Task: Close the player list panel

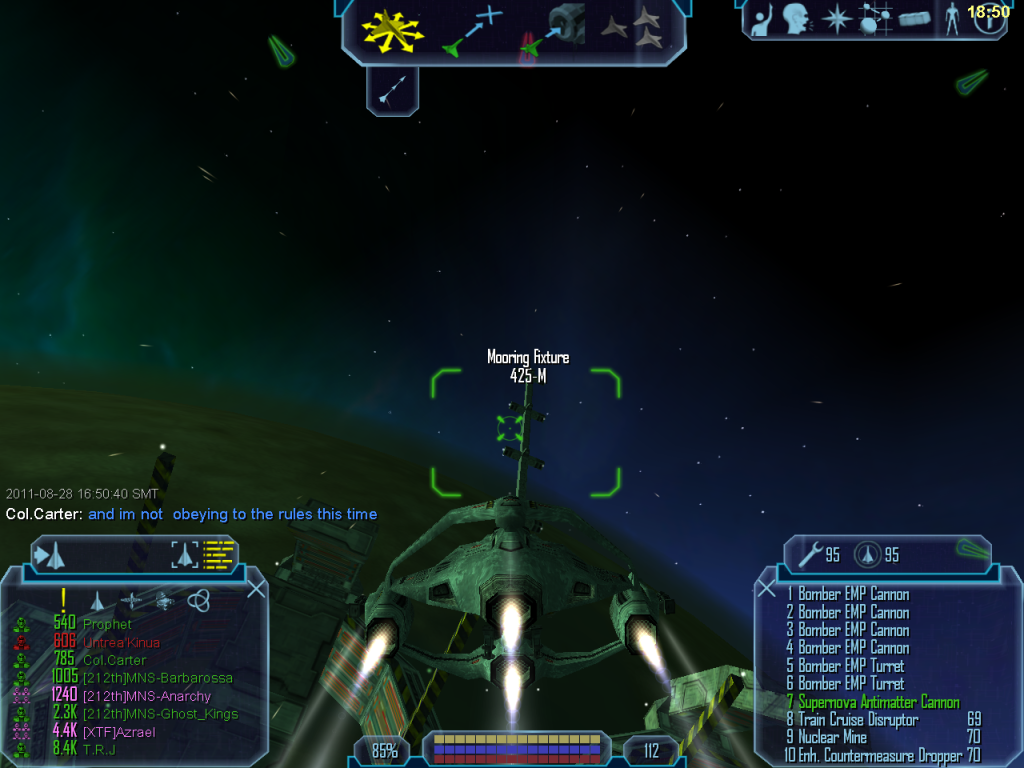Action: pos(256,589)
